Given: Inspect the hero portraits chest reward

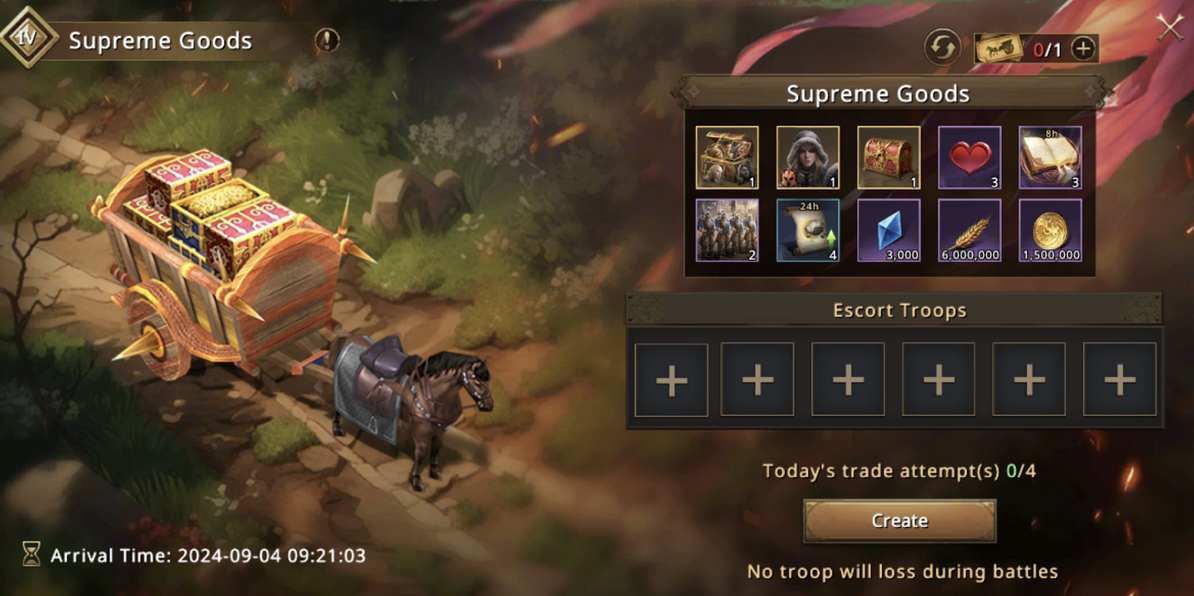Looking at the screenshot, I should click(x=727, y=158).
